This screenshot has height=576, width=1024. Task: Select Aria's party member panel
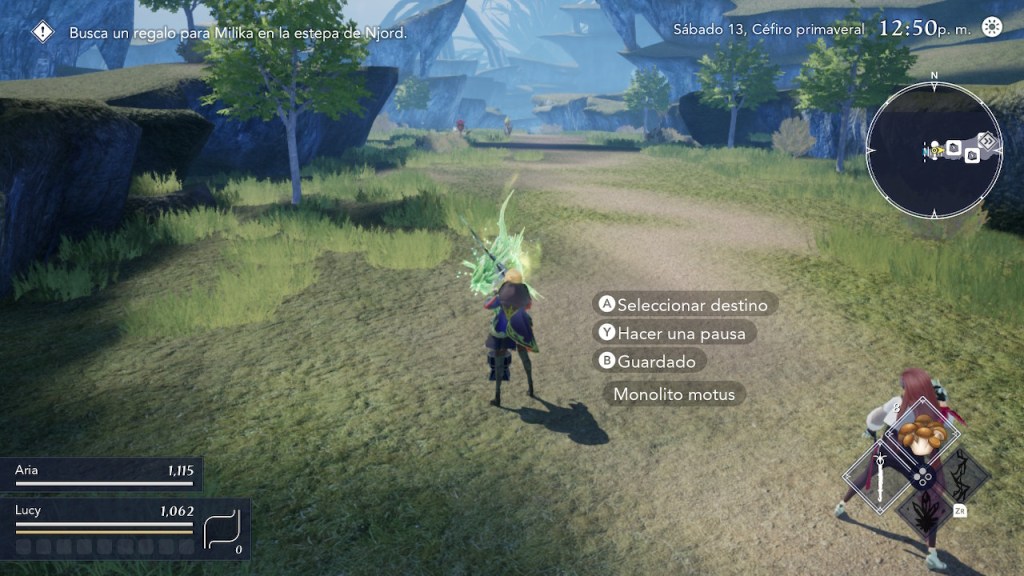[x=98, y=474]
